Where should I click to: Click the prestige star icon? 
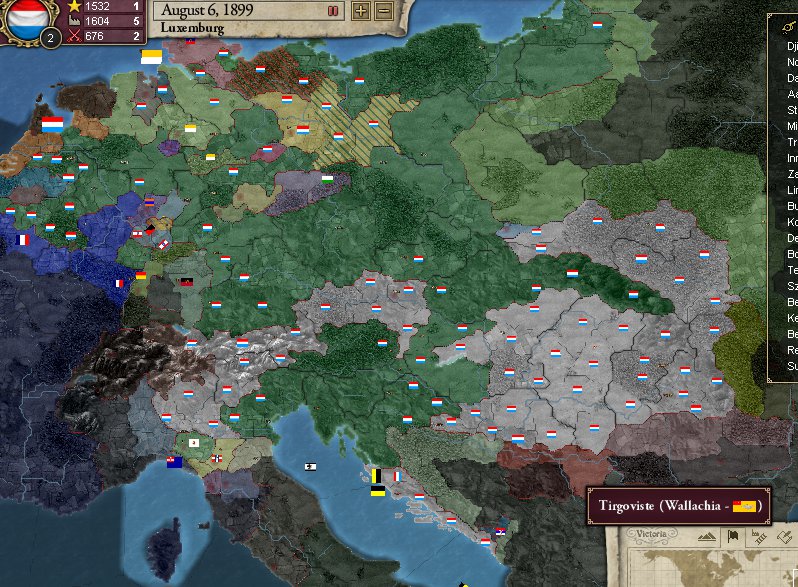[74, 6]
